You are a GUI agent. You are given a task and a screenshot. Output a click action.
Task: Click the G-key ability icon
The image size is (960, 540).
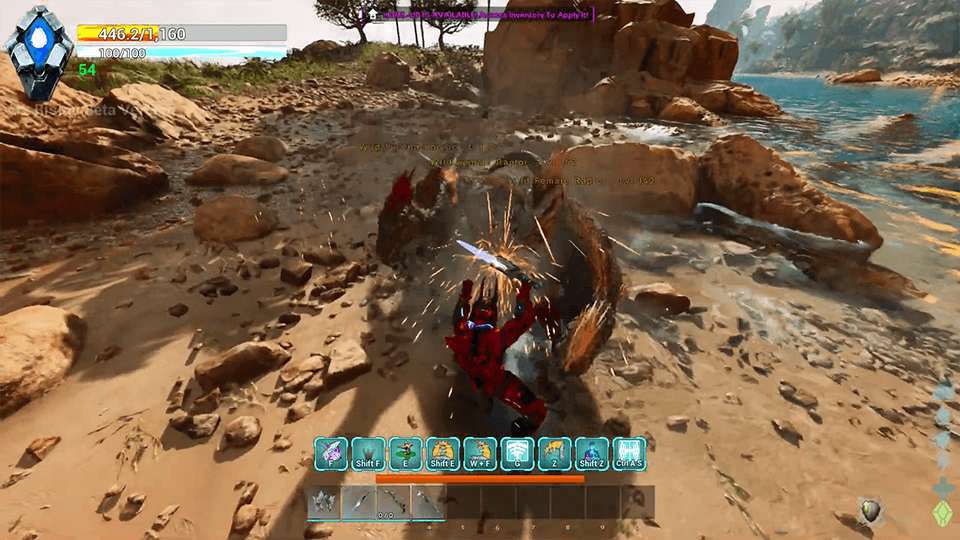[x=518, y=453]
